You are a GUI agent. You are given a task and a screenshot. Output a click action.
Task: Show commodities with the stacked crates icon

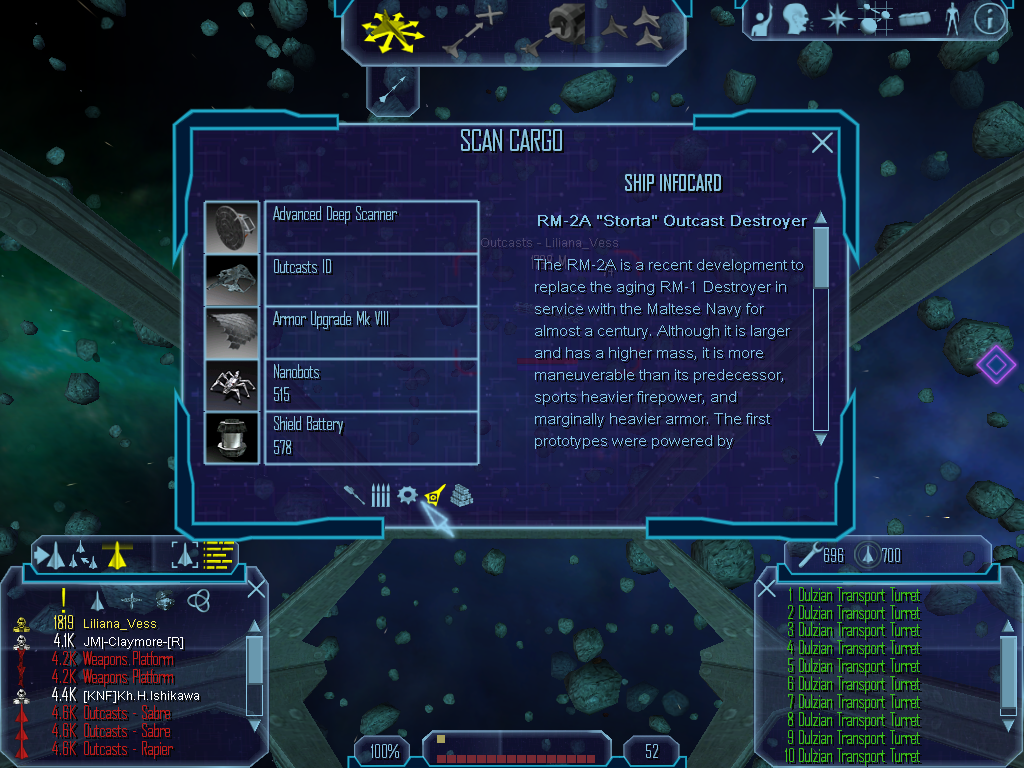coord(461,495)
